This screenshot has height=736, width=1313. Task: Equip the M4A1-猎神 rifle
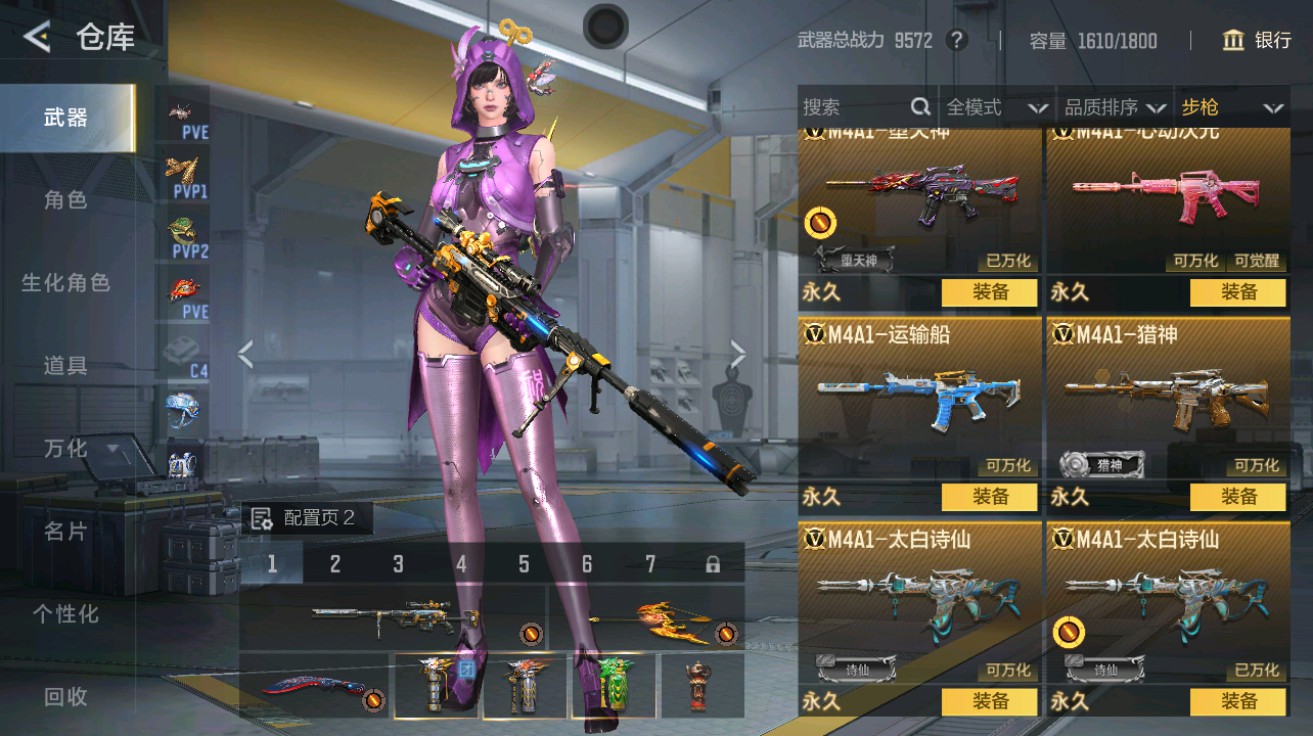(x=1238, y=496)
